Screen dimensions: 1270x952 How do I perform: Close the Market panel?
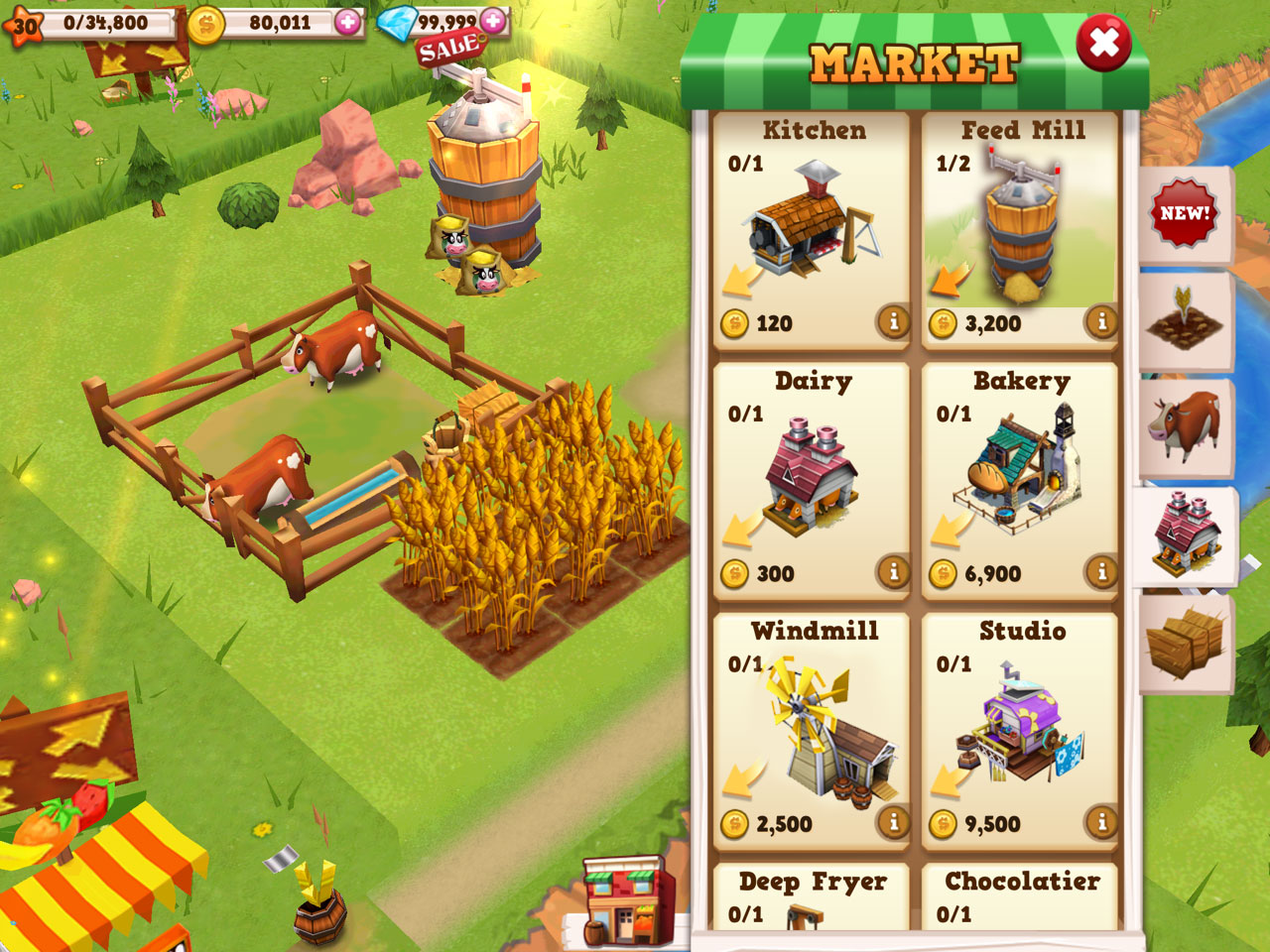coord(1103,44)
